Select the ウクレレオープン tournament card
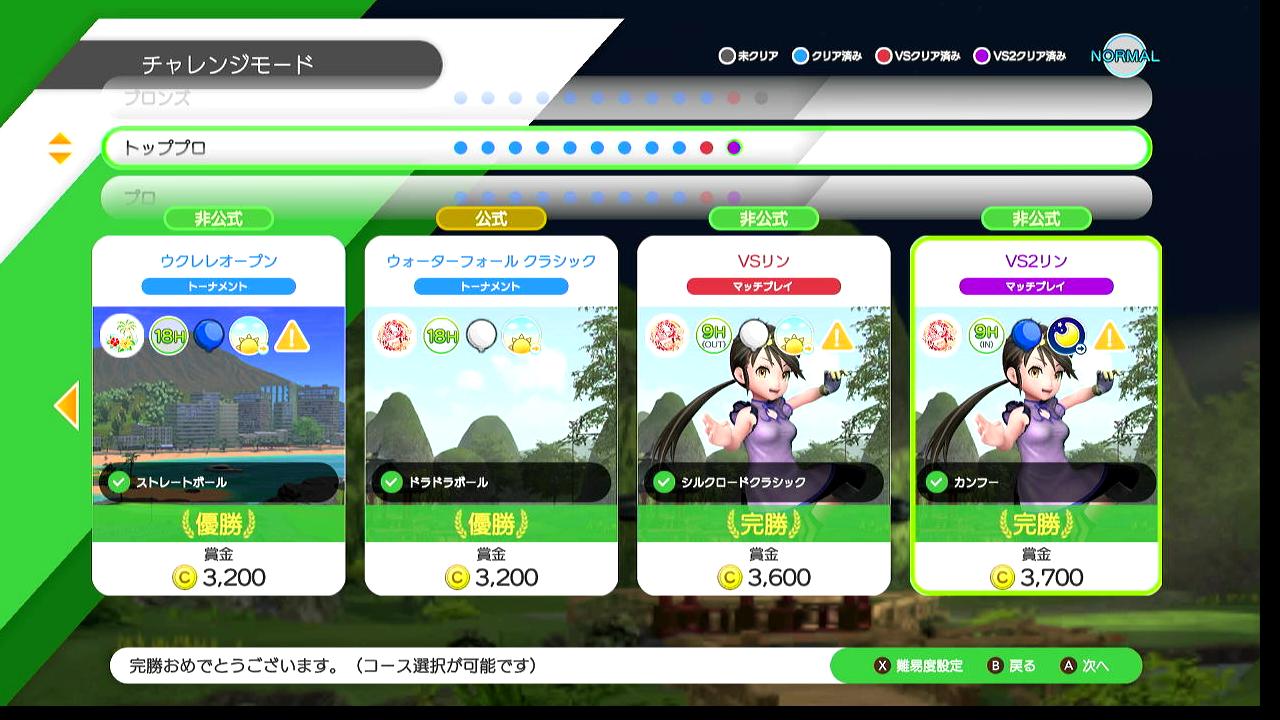The width and height of the screenshot is (1280, 720). [218, 415]
